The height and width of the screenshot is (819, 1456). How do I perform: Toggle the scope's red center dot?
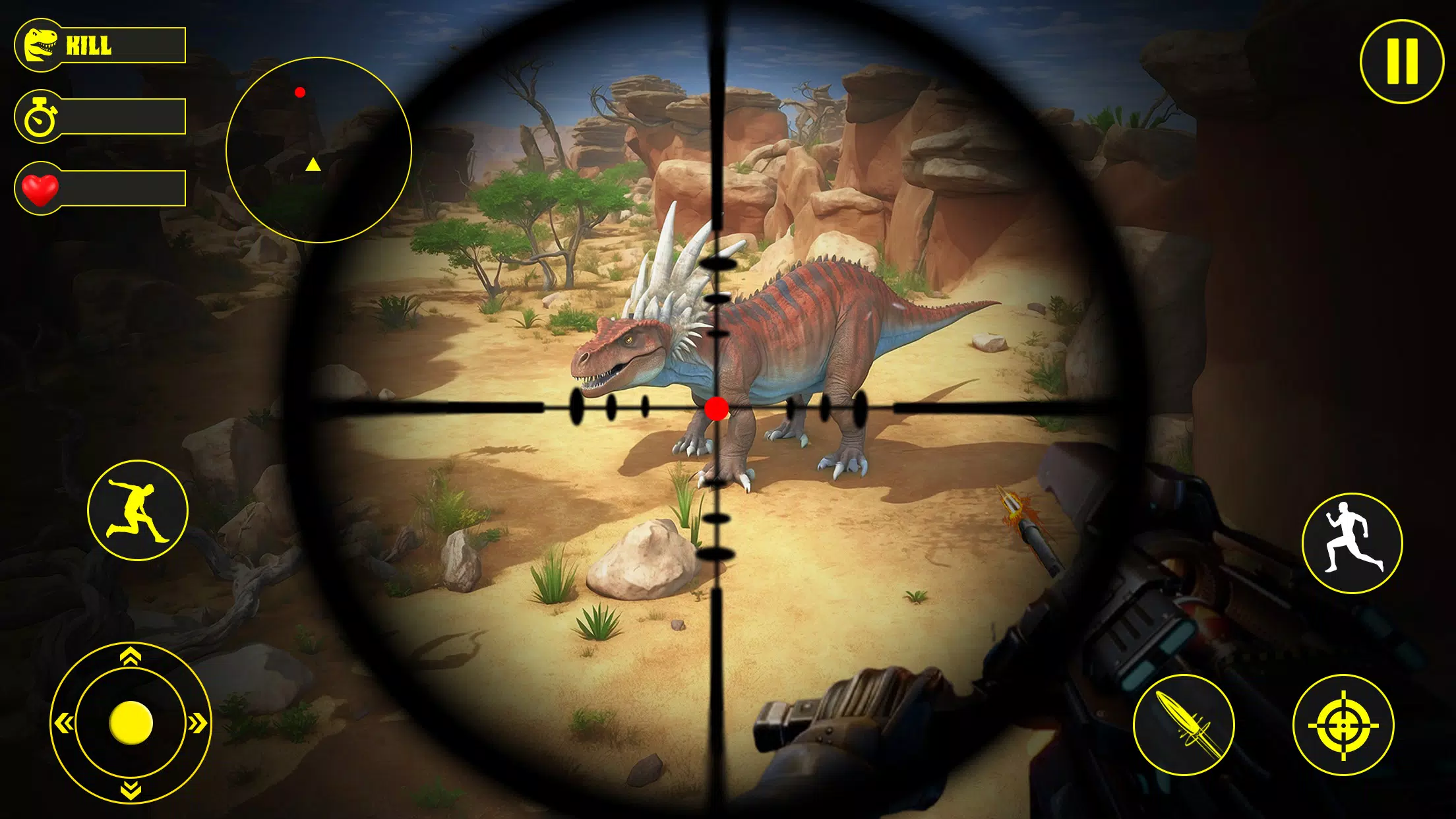pyautogui.click(x=716, y=409)
